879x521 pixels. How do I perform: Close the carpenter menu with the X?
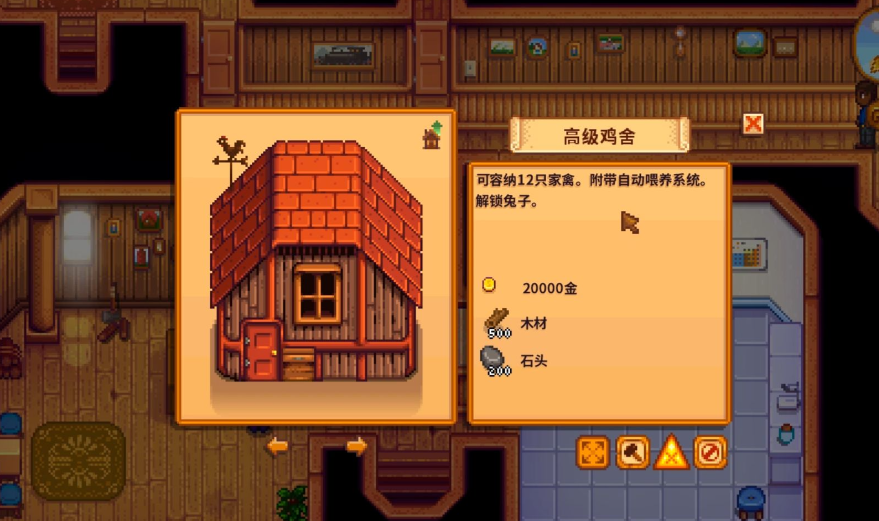tap(753, 123)
